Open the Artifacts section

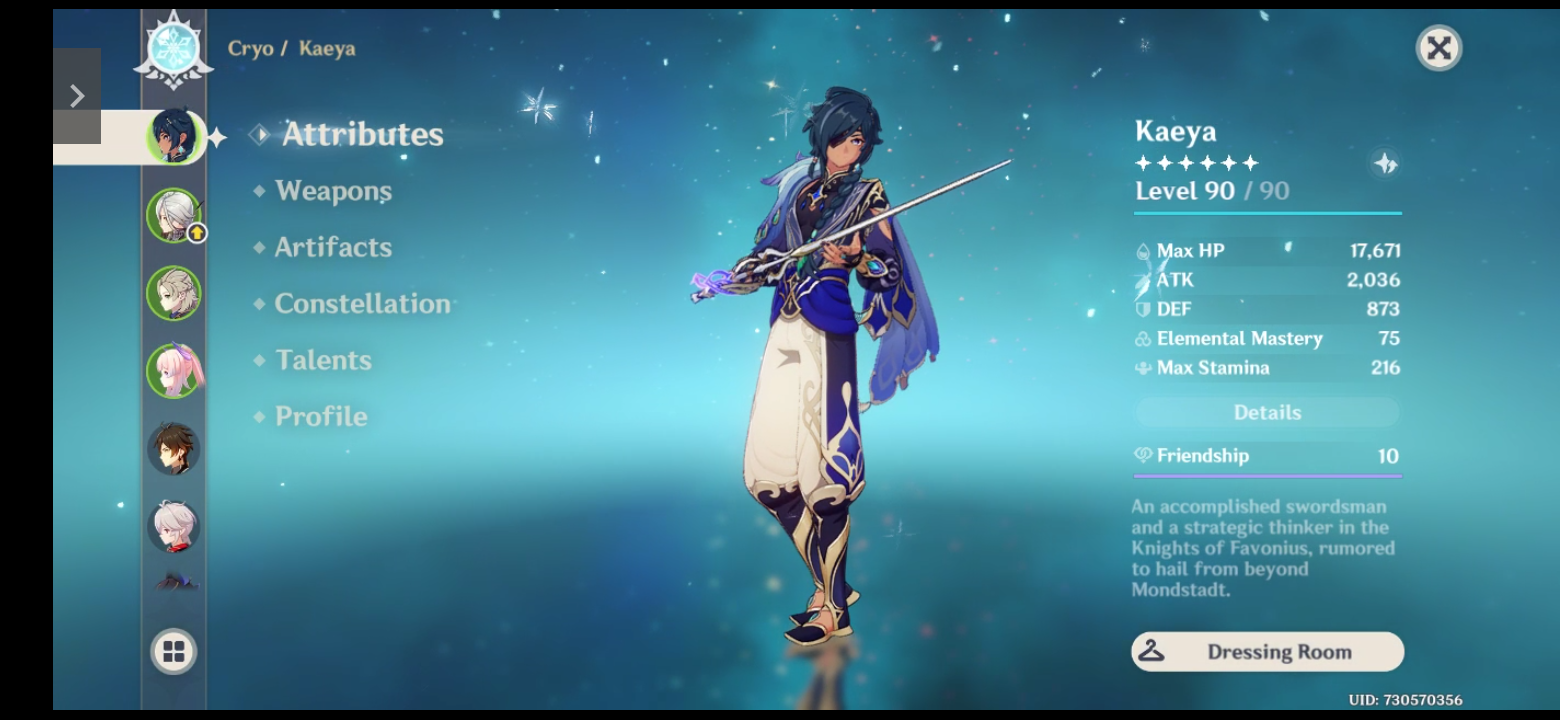332,246
